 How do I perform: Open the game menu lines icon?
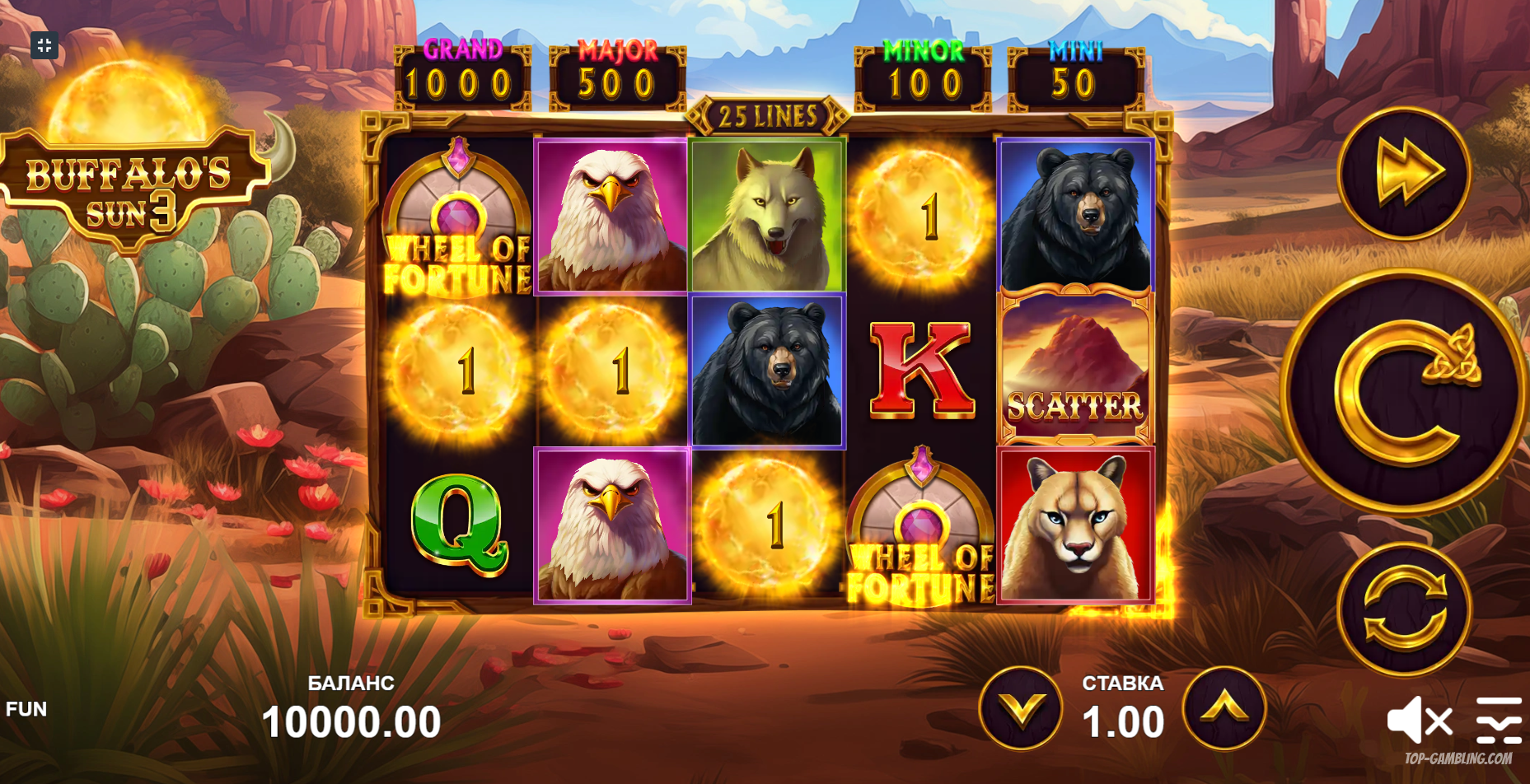pyautogui.click(x=1499, y=719)
